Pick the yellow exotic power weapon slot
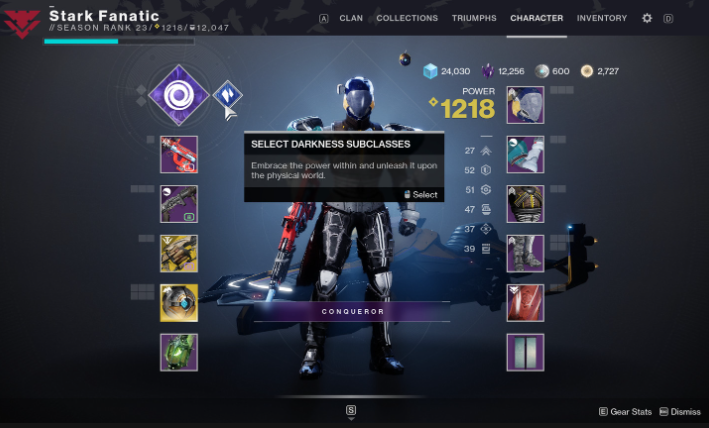This screenshot has height=428, width=709. pos(179,254)
